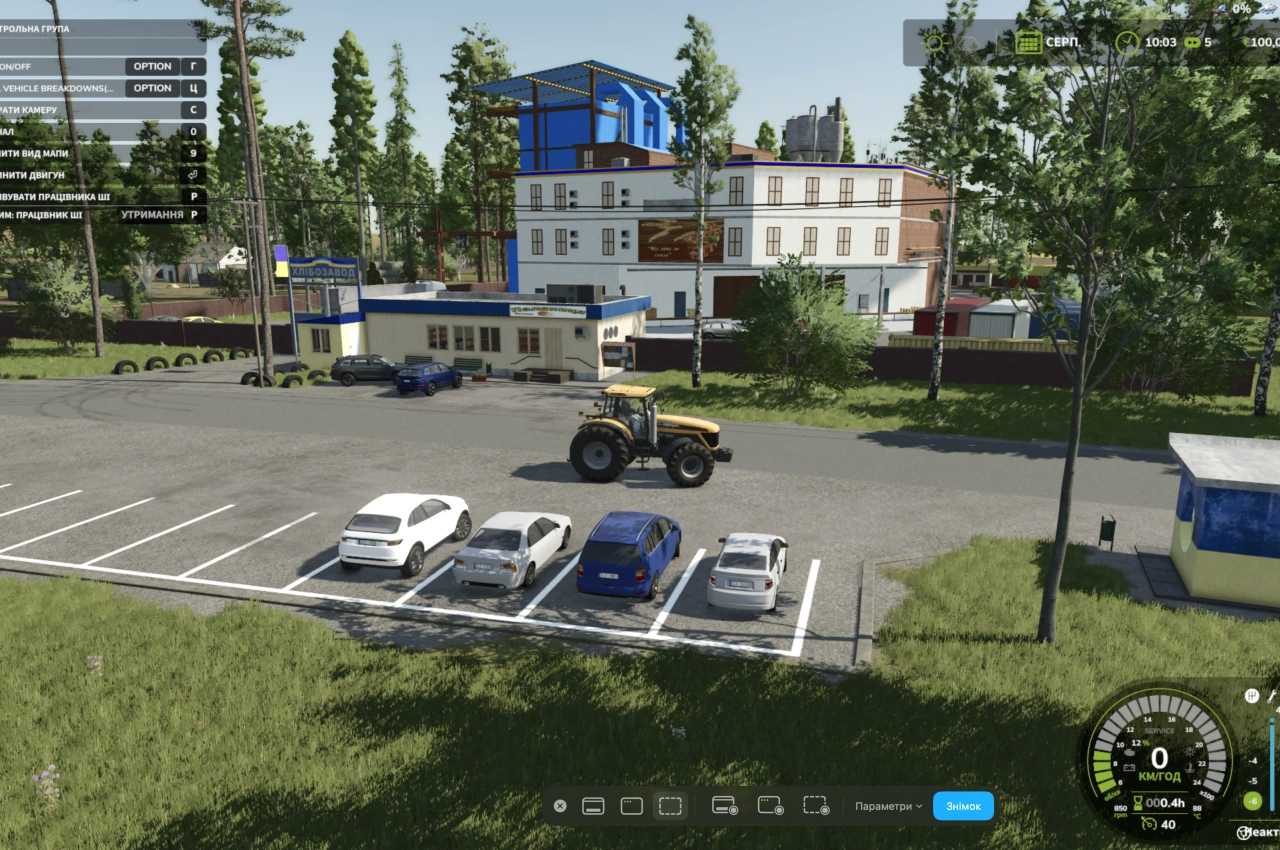This screenshot has height=850, width=1280.
Task: Capture the screenshot with the Знімок button
Action: pos(963,806)
